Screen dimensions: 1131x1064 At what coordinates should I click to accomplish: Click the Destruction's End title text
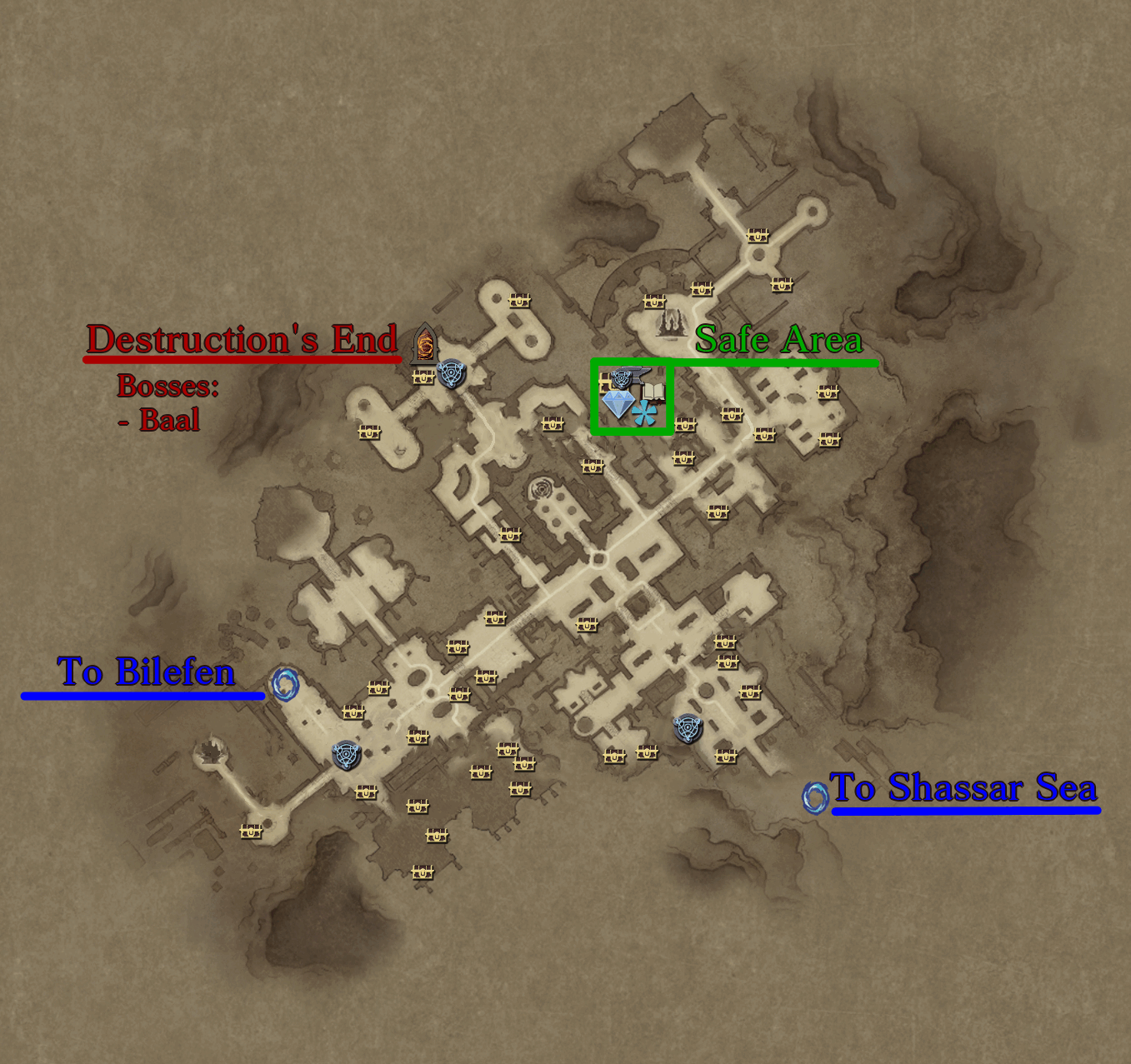point(243,341)
